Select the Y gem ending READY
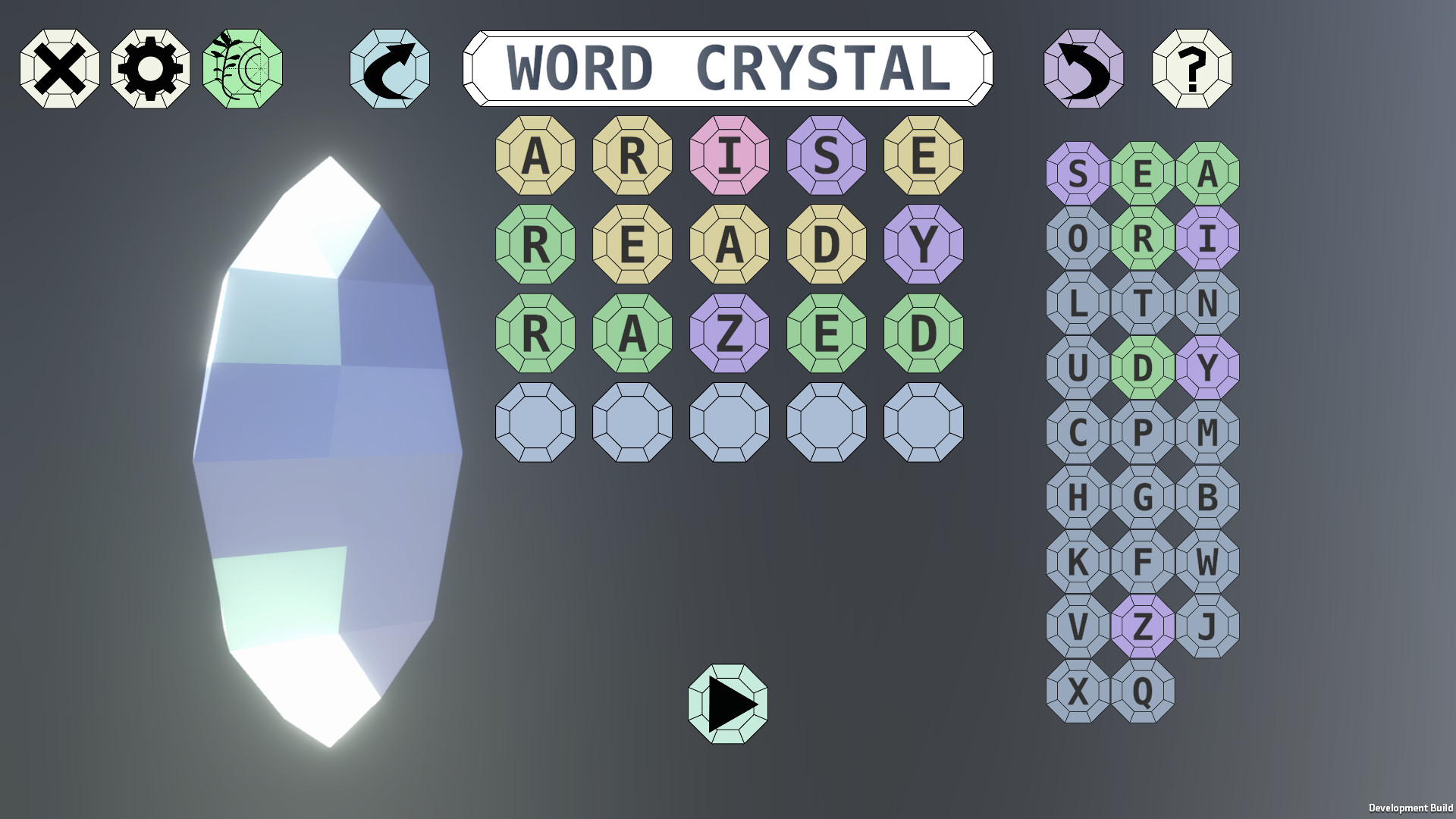Viewport: 1456px width, 819px height. coord(921,243)
